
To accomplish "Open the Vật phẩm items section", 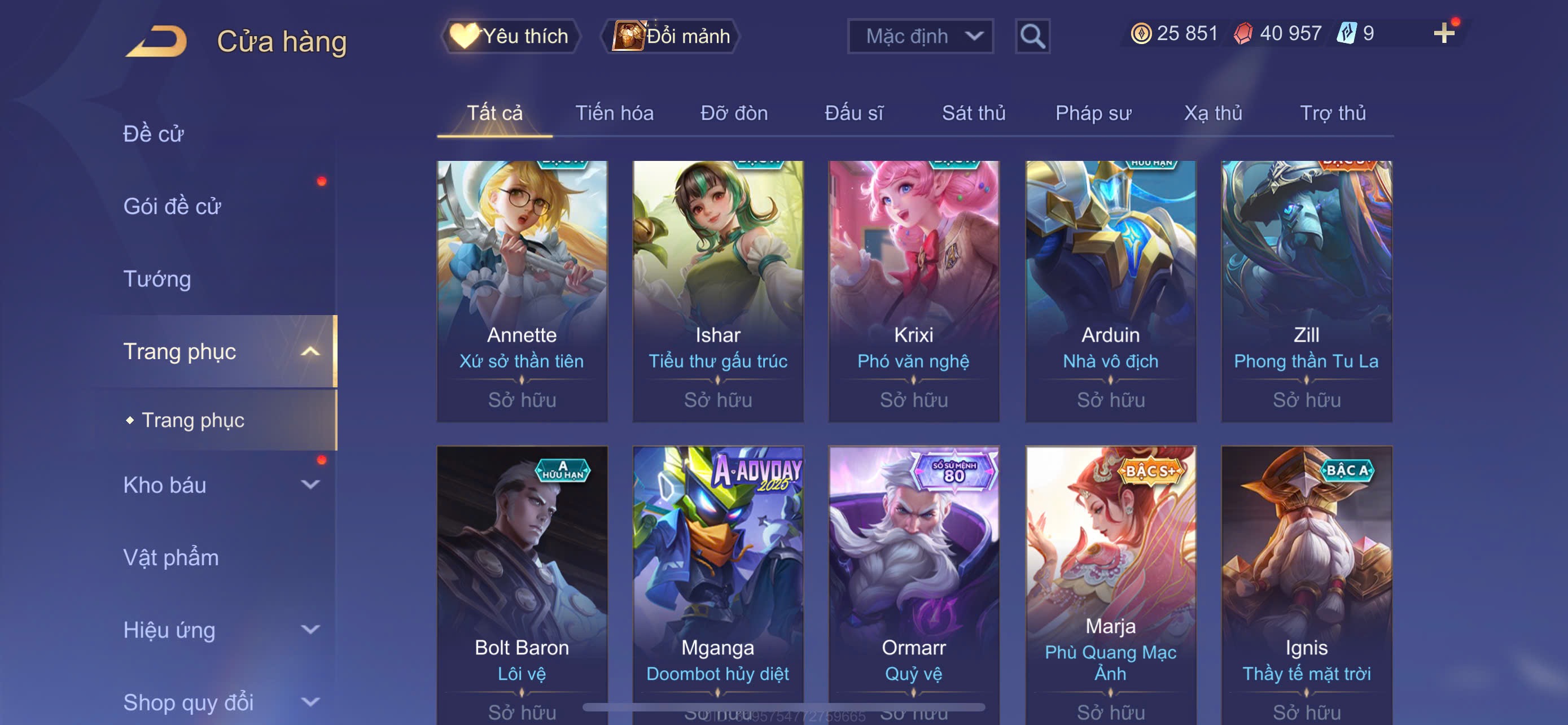I will pyautogui.click(x=171, y=558).
